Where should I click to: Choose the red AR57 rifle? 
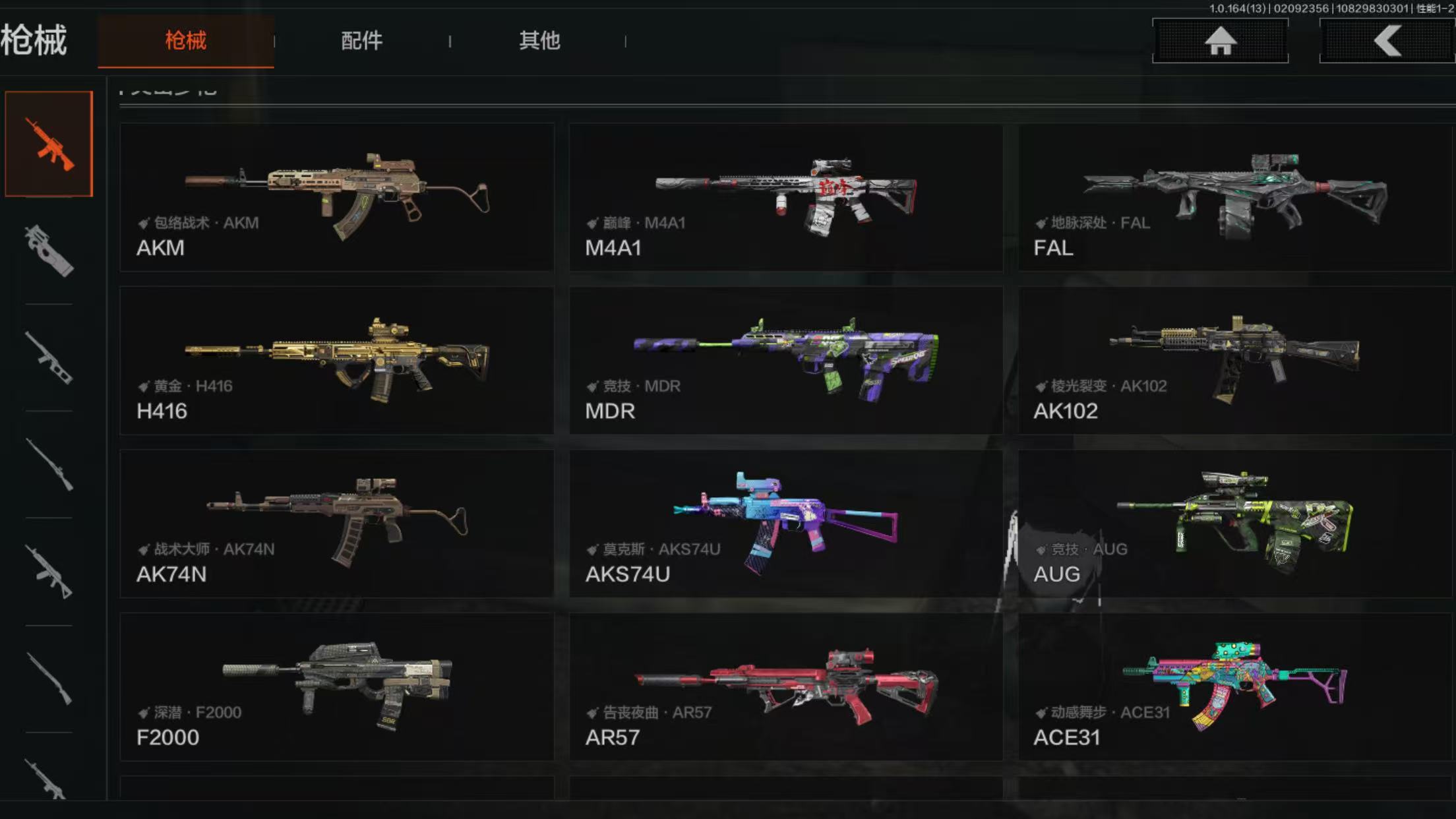click(x=785, y=686)
